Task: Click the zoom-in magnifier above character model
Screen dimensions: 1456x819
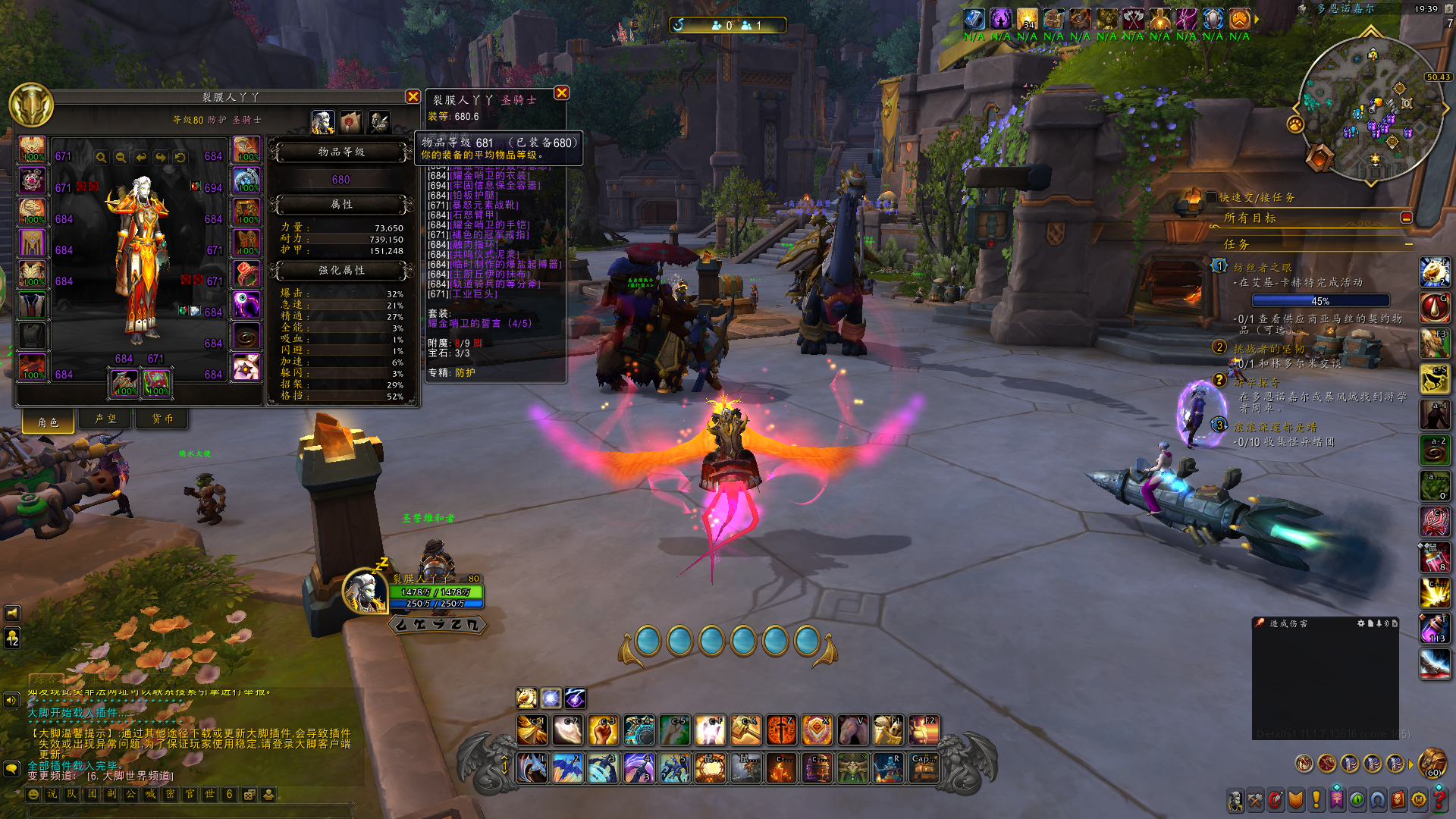Action: coord(101,157)
